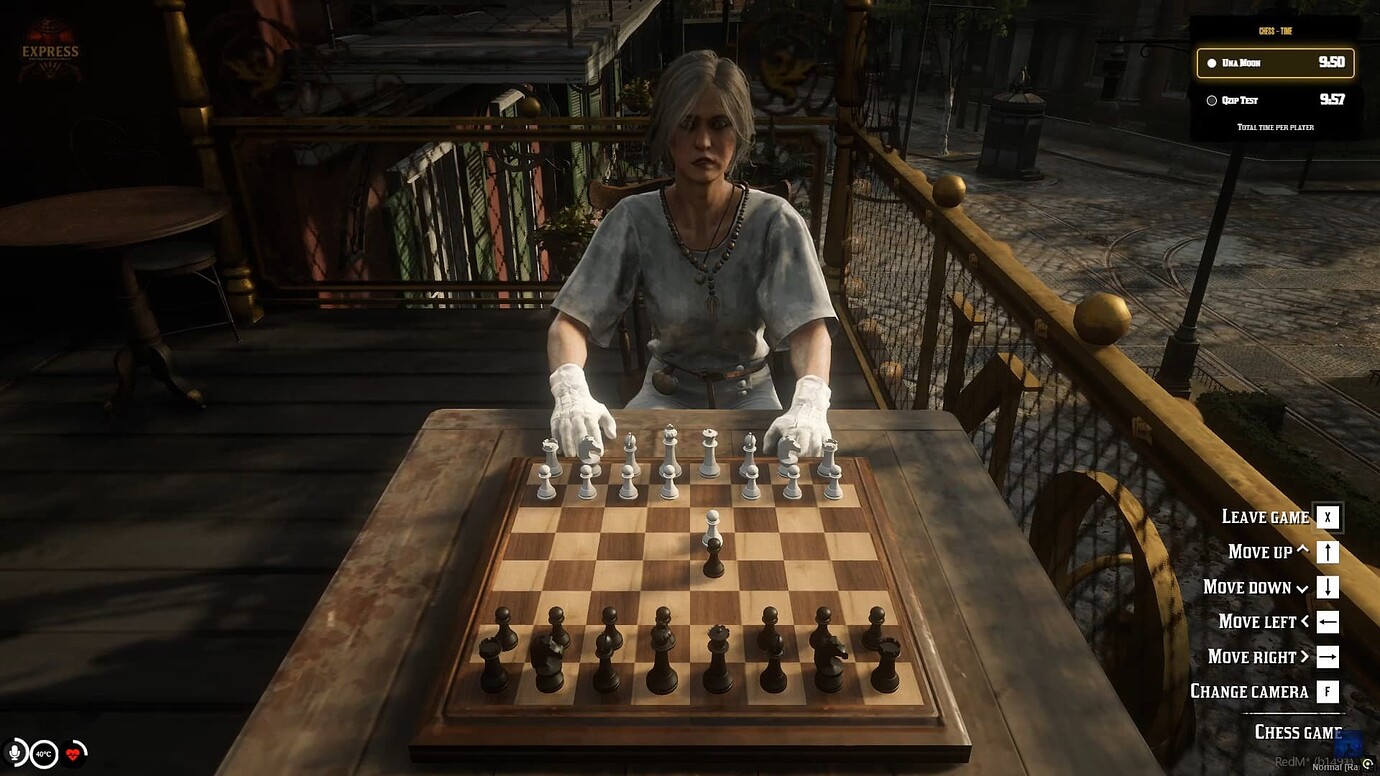
Task: Select the Qzip Test radio button
Action: [1210, 100]
